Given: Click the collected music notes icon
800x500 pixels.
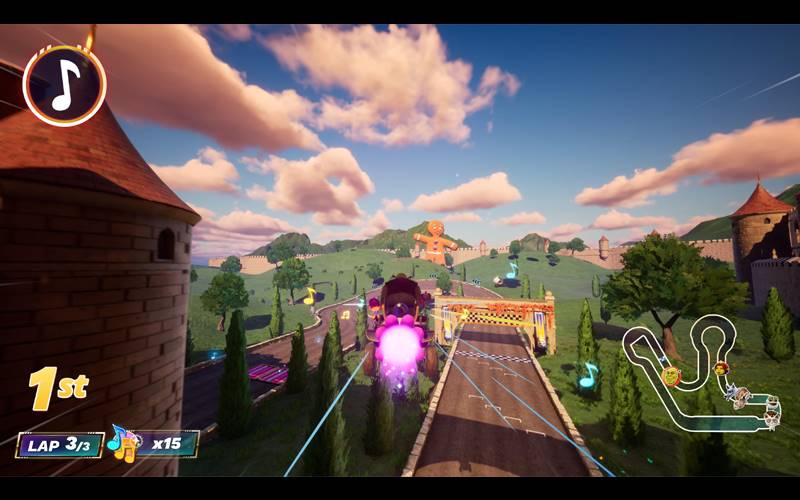Looking at the screenshot, I should 123,443.
